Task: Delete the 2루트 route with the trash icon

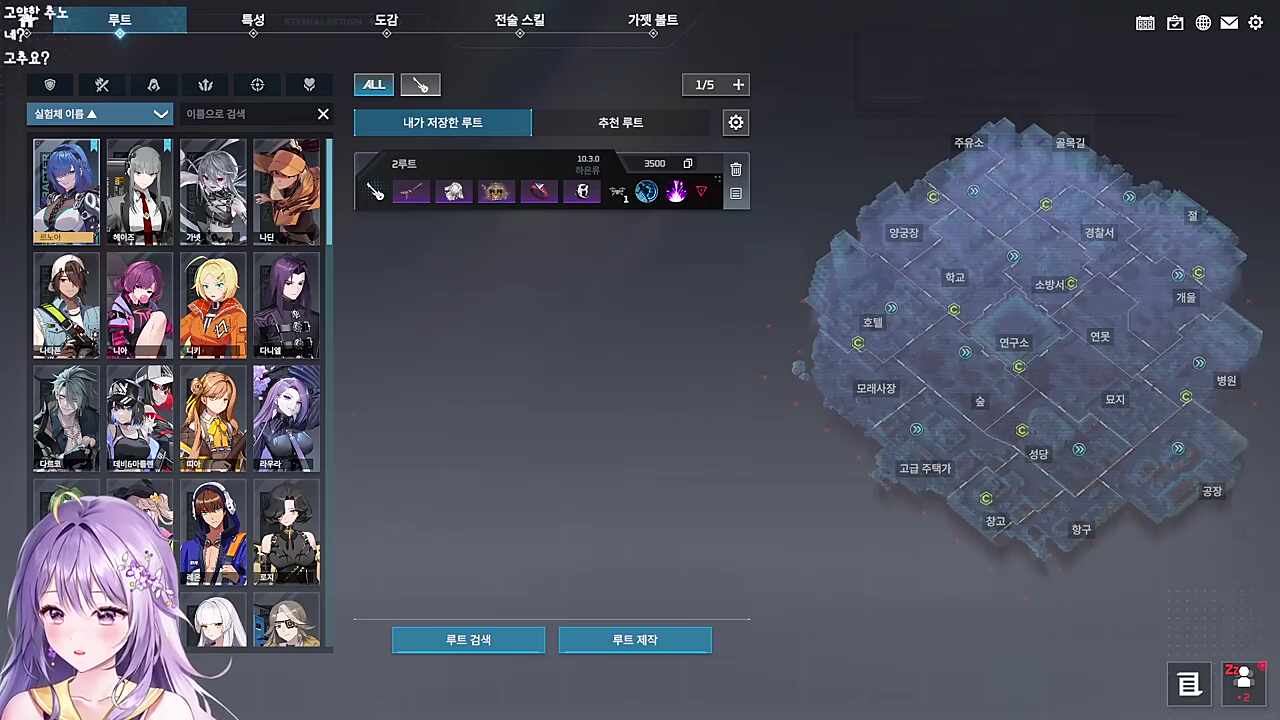Action: click(x=736, y=169)
